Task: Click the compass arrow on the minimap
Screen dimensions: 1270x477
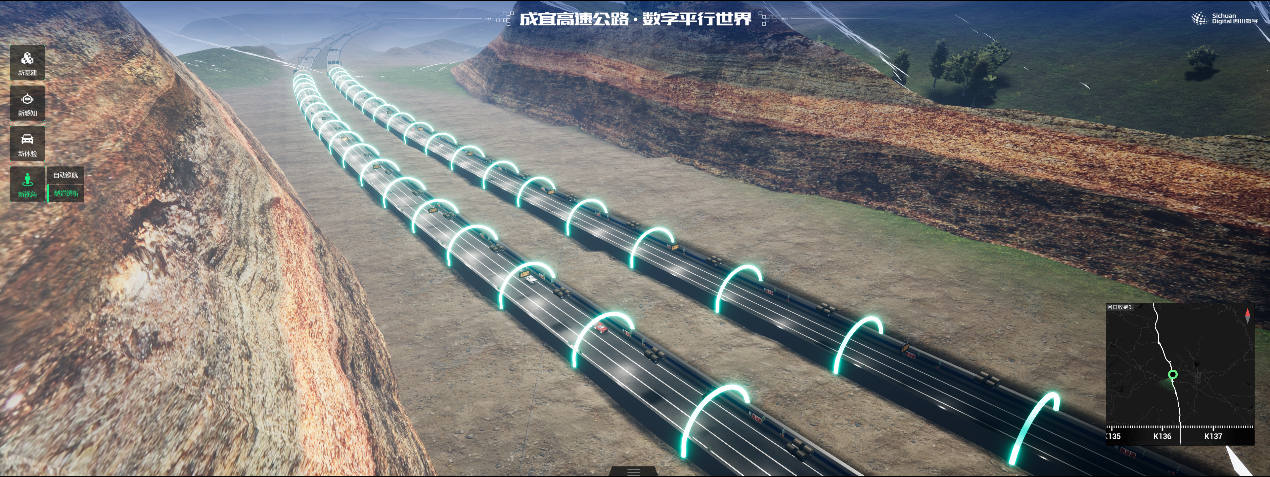Action: pyautogui.click(x=1247, y=315)
